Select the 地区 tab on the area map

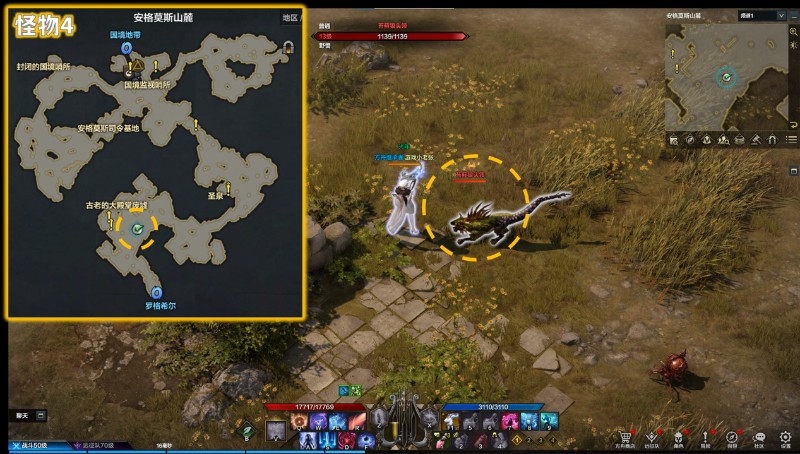pyautogui.click(x=291, y=18)
